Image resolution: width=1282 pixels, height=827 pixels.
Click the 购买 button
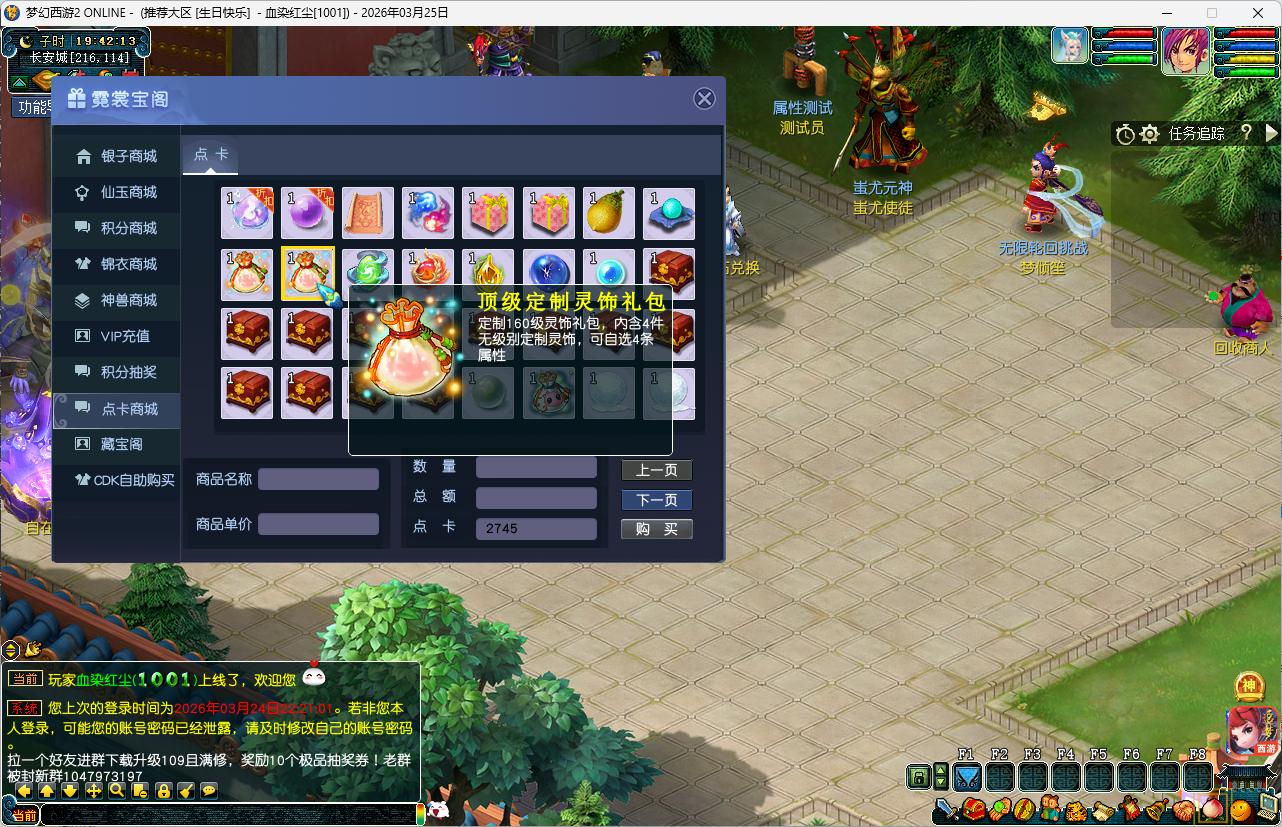[x=656, y=529]
